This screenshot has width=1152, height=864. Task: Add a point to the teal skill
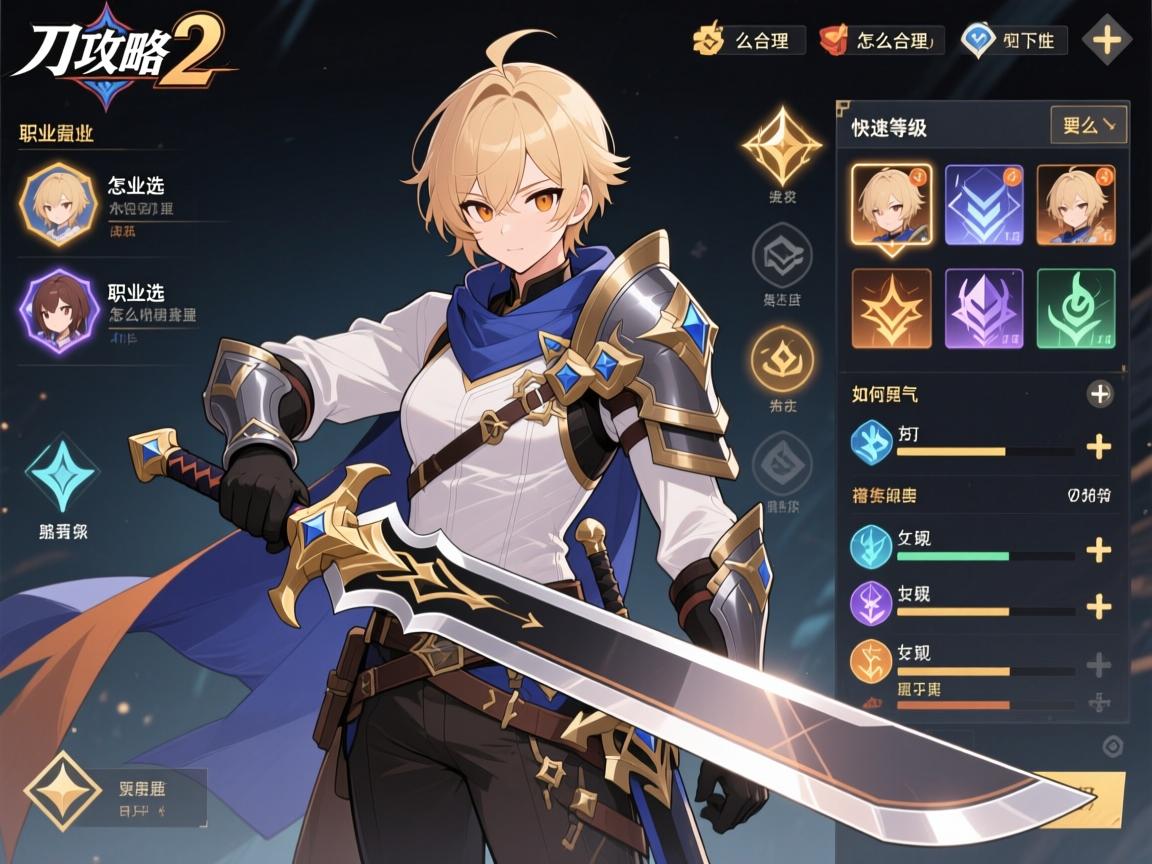pyautogui.click(x=1099, y=549)
